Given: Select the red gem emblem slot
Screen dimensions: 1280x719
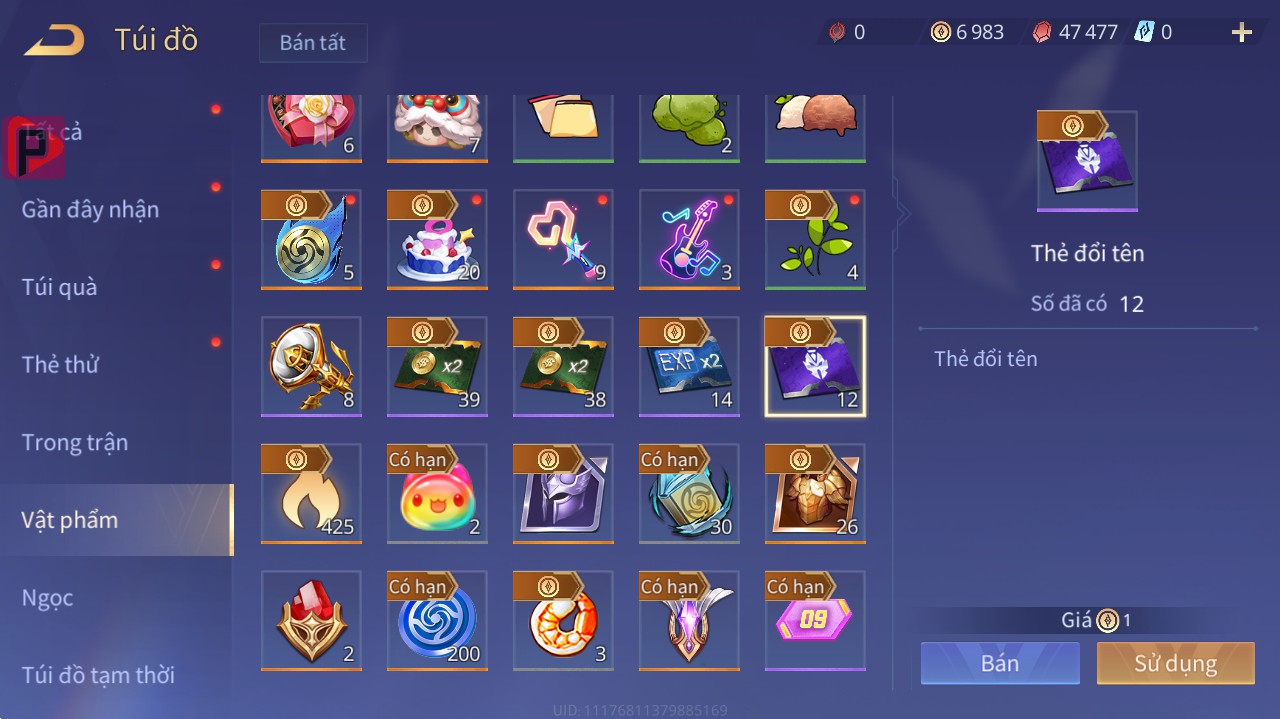Looking at the screenshot, I should tap(311, 620).
